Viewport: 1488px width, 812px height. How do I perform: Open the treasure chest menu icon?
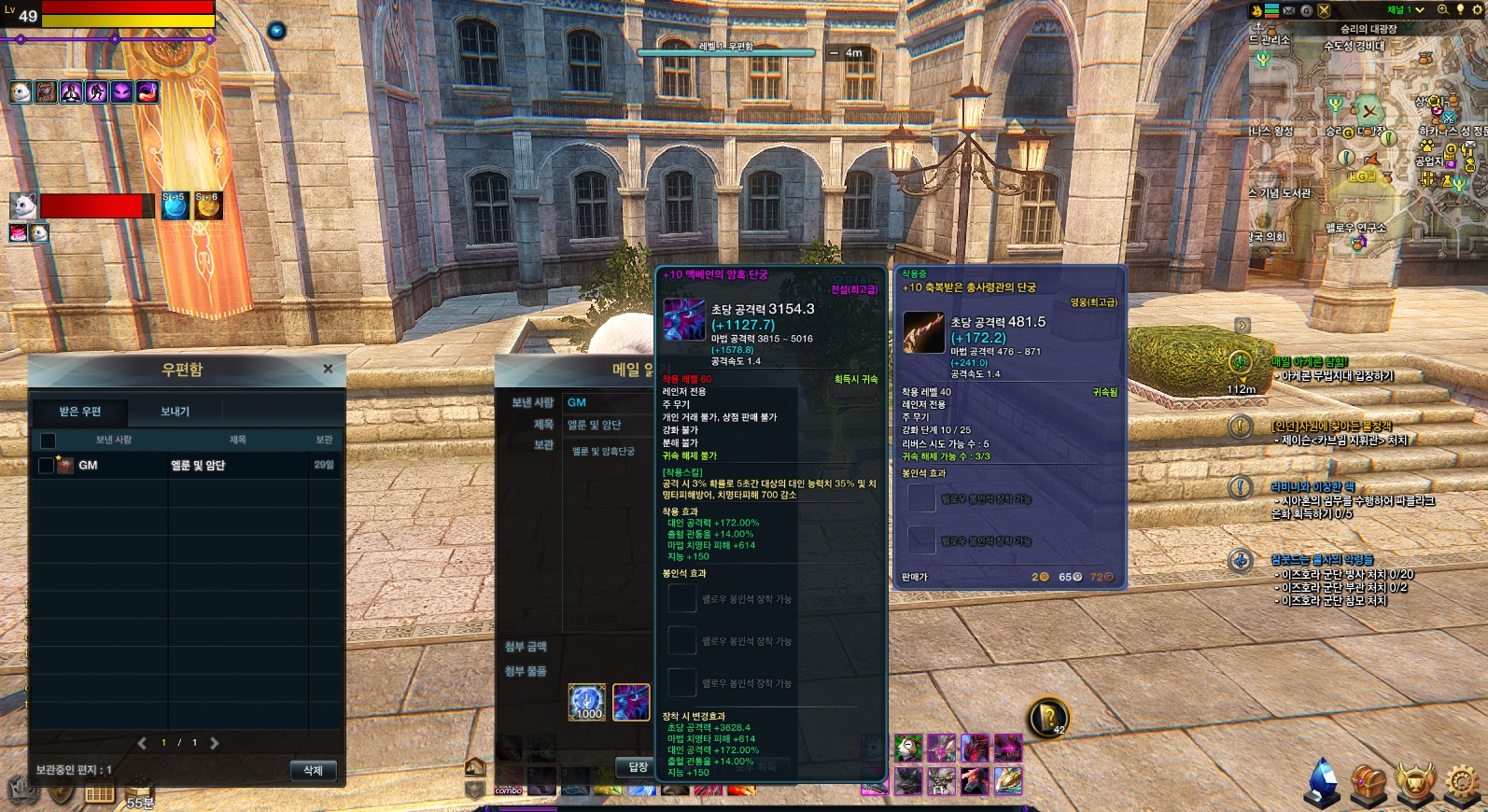[x=1369, y=782]
